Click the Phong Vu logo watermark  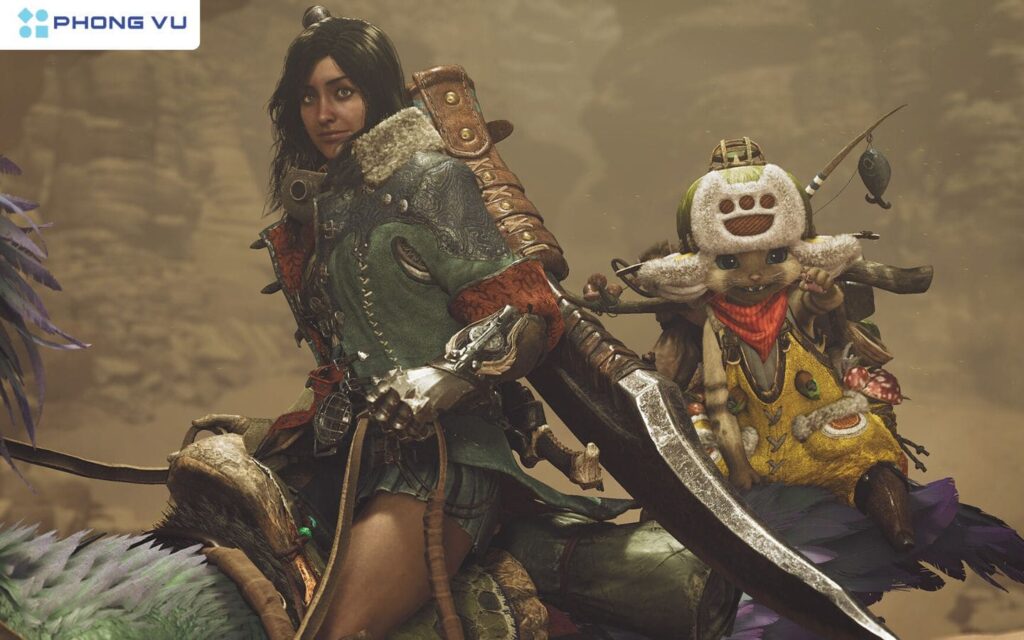[100, 23]
